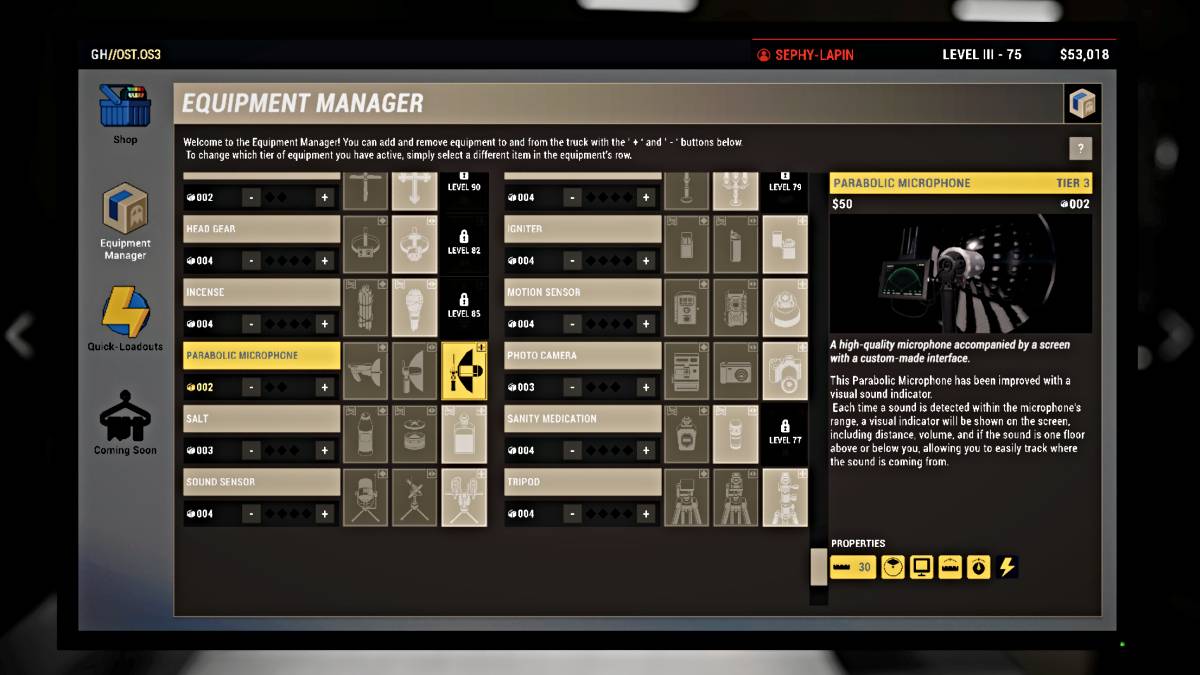Choose the tier 1 Tripod icon
Screen dimensions: 1200x675
(x=687, y=498)
